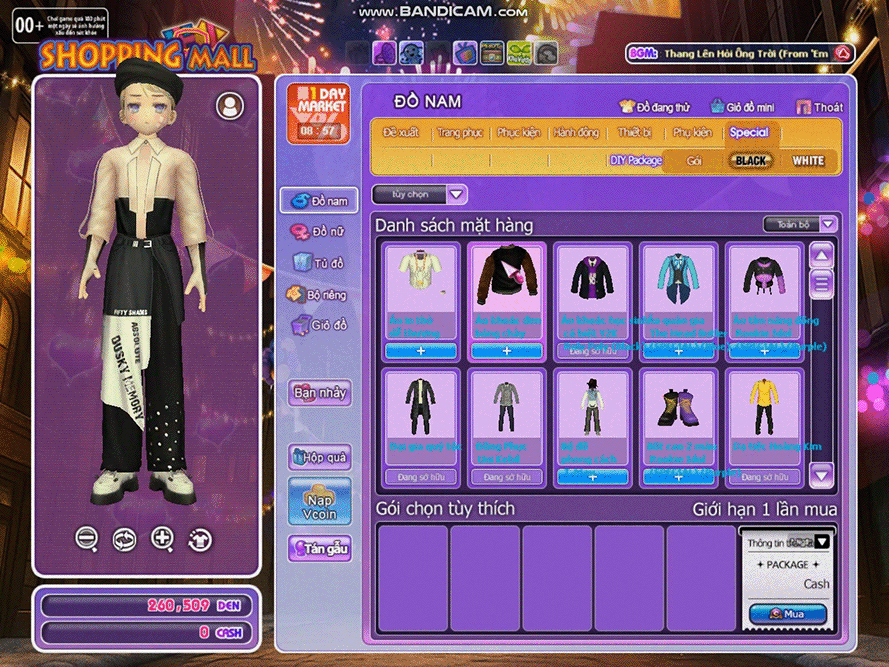Viewport: 889px width, 667px height.
Task: Click the Mua purchase button
Action: (787, 613)
